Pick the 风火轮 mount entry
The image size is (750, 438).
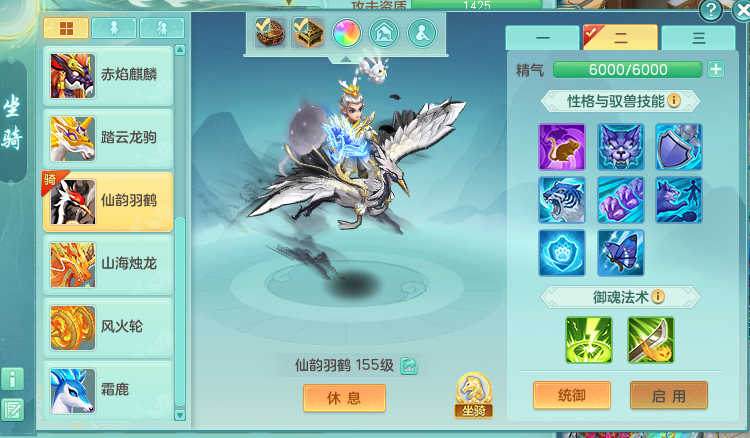point(108,326)
